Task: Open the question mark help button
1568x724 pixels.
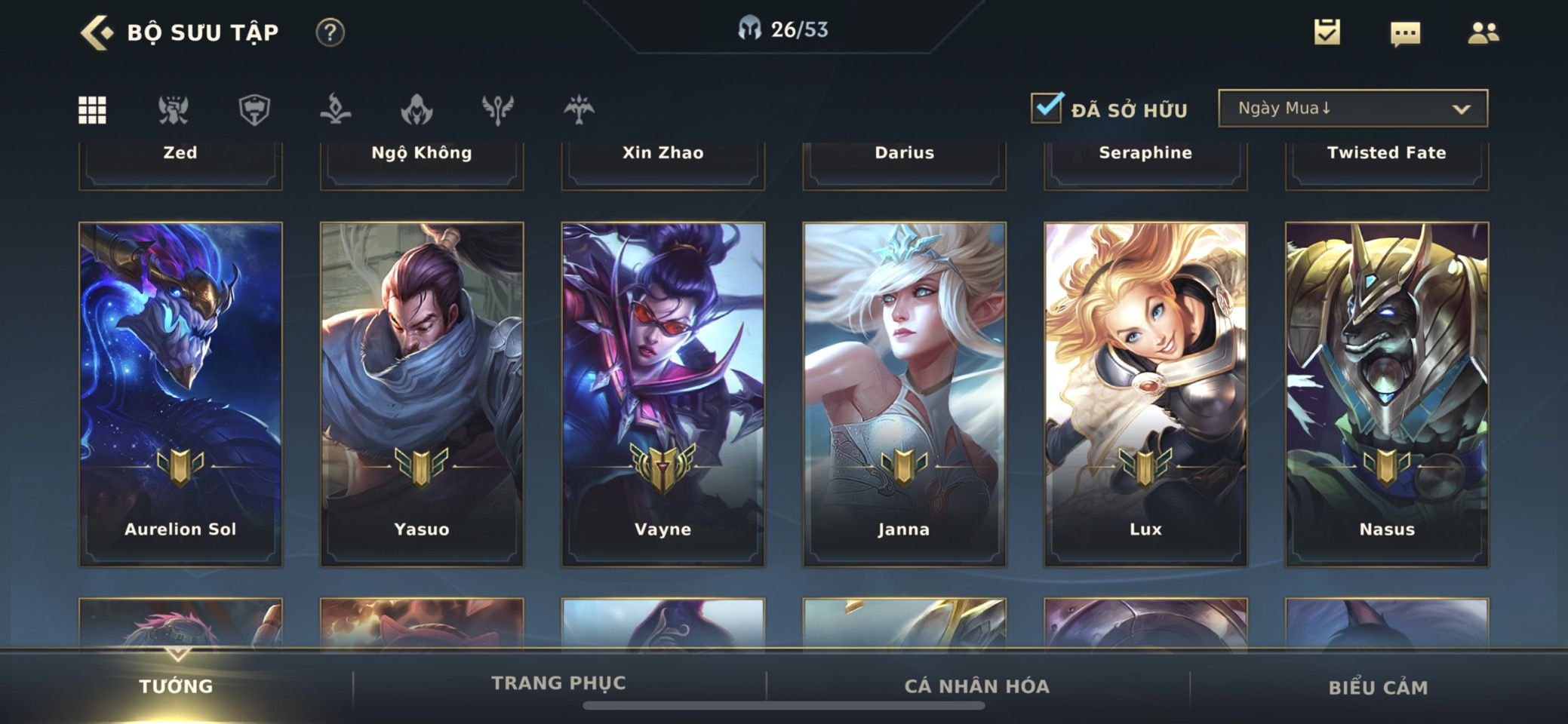Action: tap(330, 33)
